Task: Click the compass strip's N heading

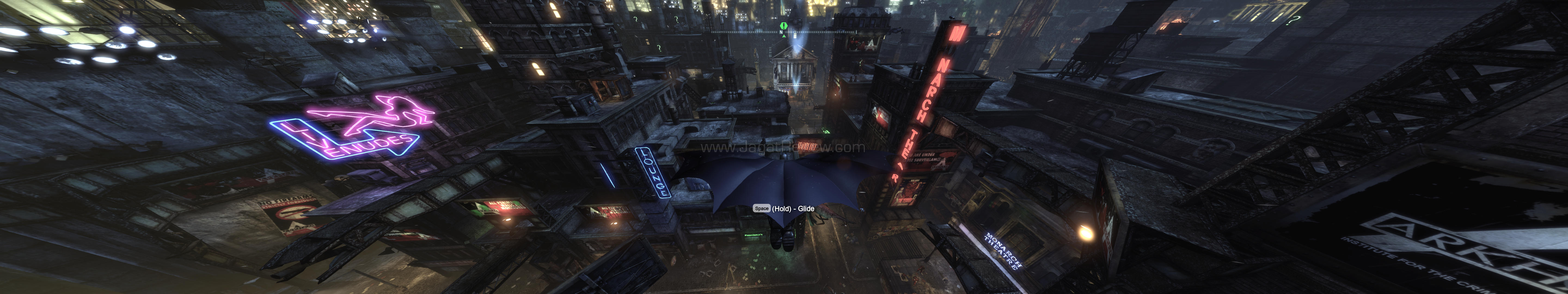Action: click(781, 33)
